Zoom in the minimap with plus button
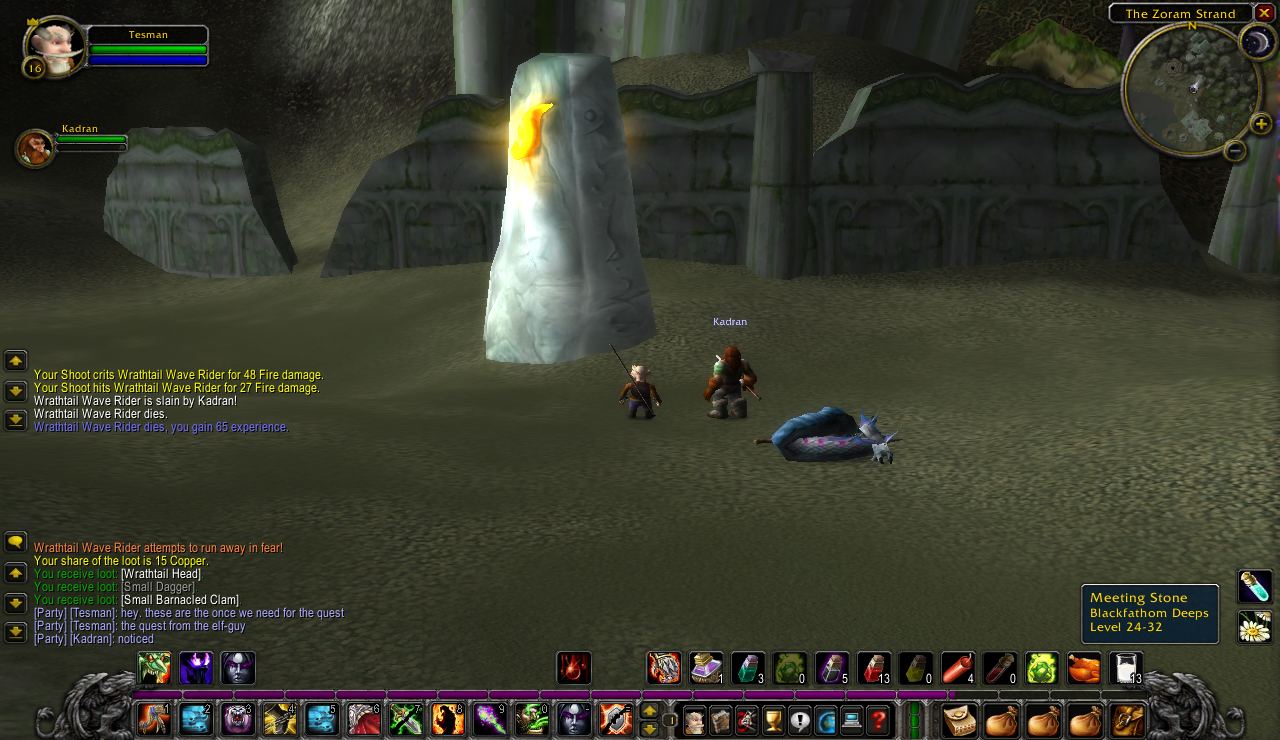The image size is (1280, 740). (1261, 124)
